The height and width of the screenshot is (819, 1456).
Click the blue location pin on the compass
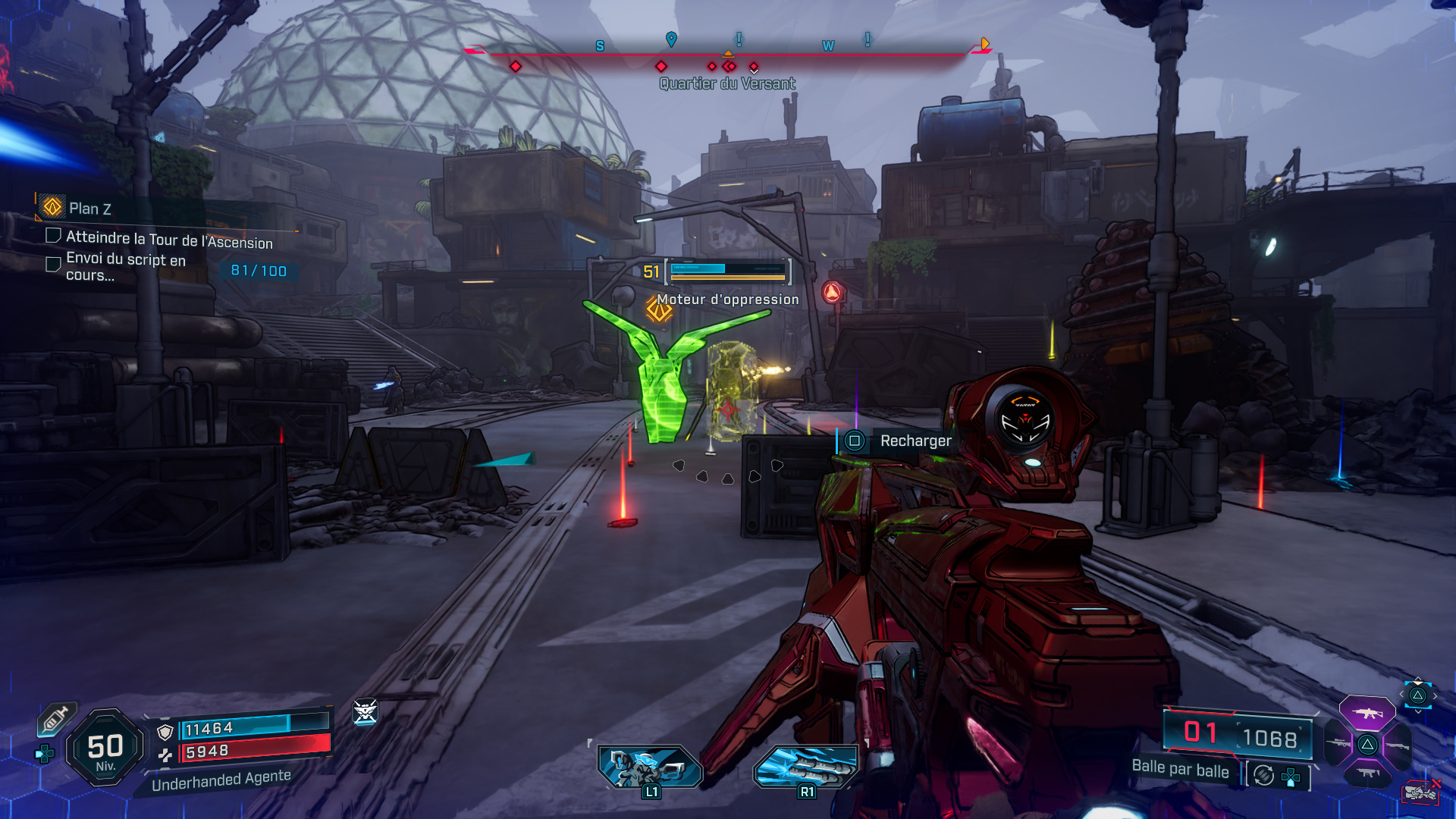671,39
